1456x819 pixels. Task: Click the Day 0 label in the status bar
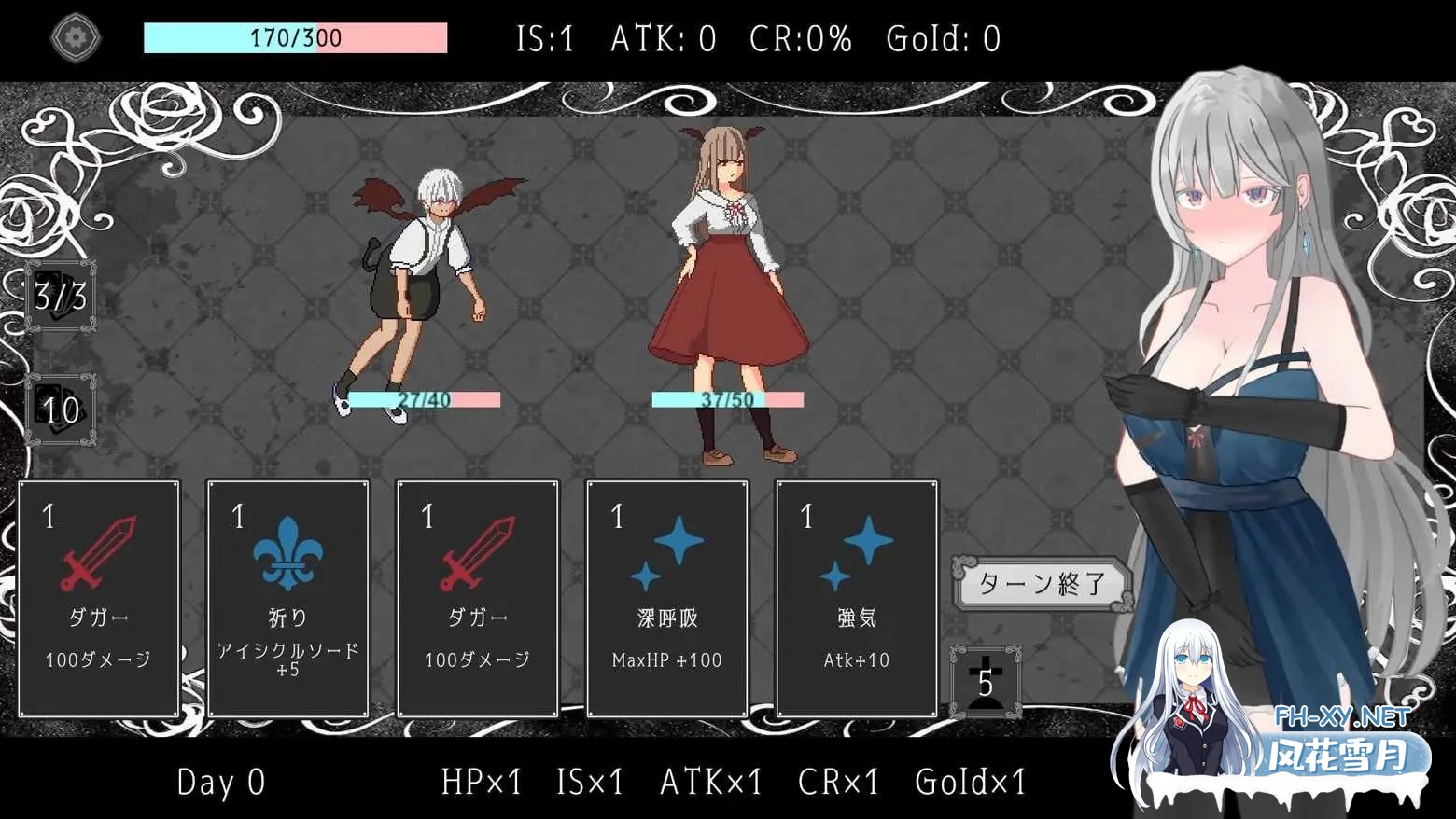pos(219,784)
